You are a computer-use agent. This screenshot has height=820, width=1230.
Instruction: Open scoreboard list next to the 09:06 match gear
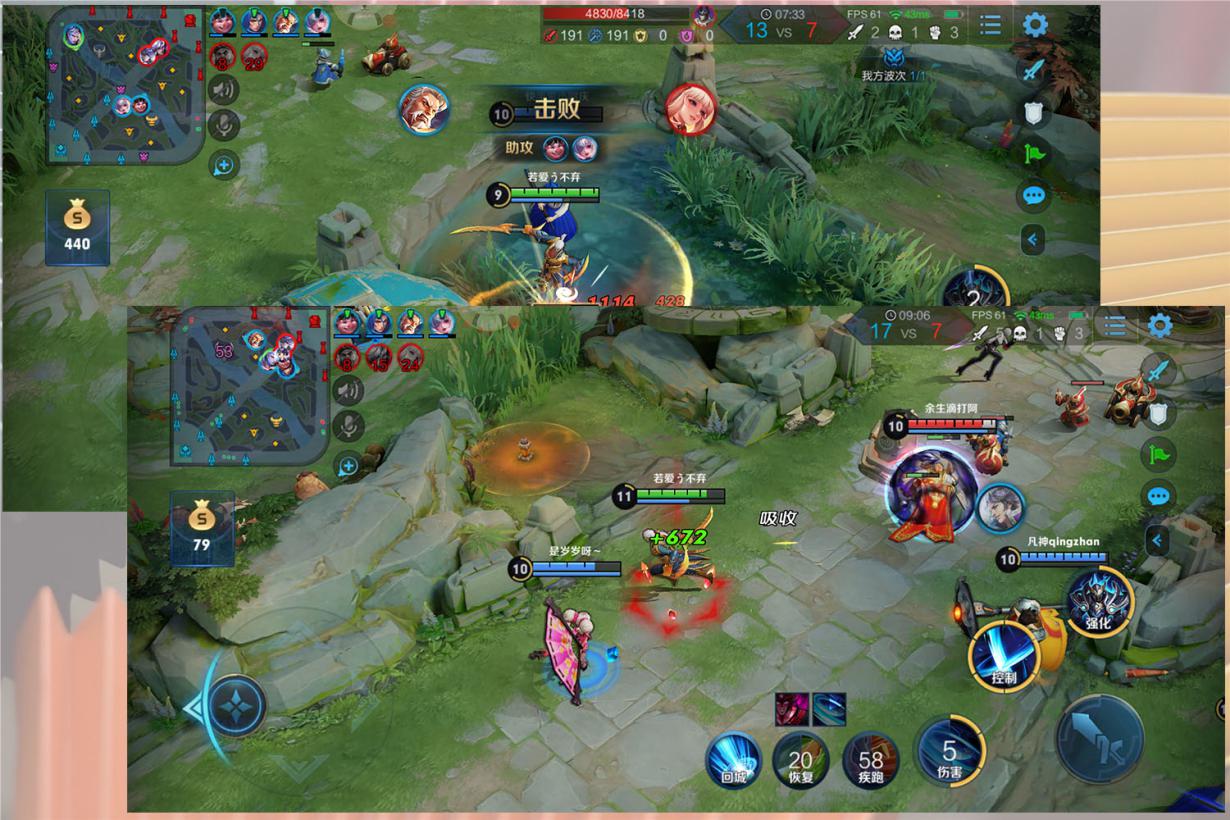coord(1115,326)
